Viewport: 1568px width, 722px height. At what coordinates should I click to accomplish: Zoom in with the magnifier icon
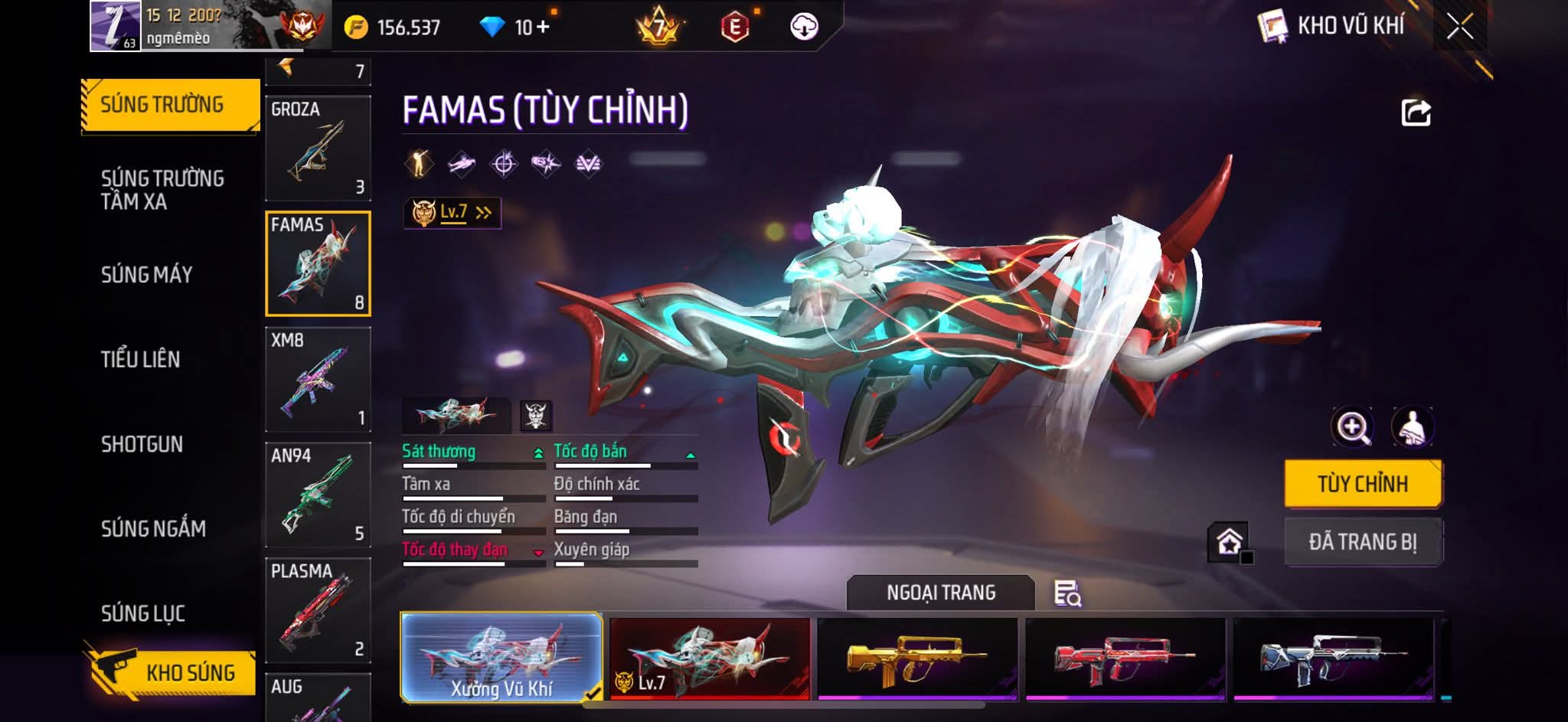[x=1352, y=427]
